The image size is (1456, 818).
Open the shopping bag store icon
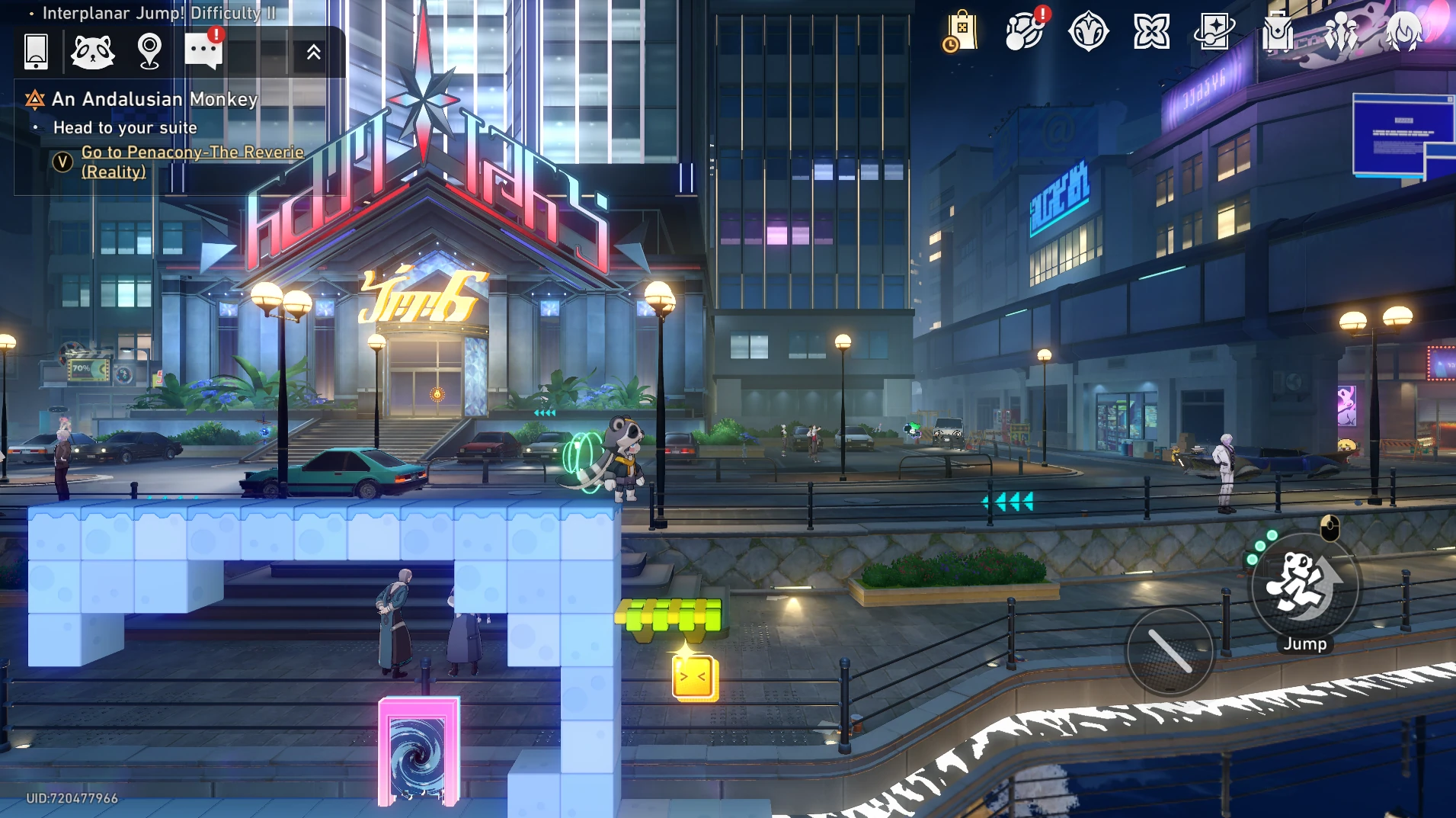[961, 32]
